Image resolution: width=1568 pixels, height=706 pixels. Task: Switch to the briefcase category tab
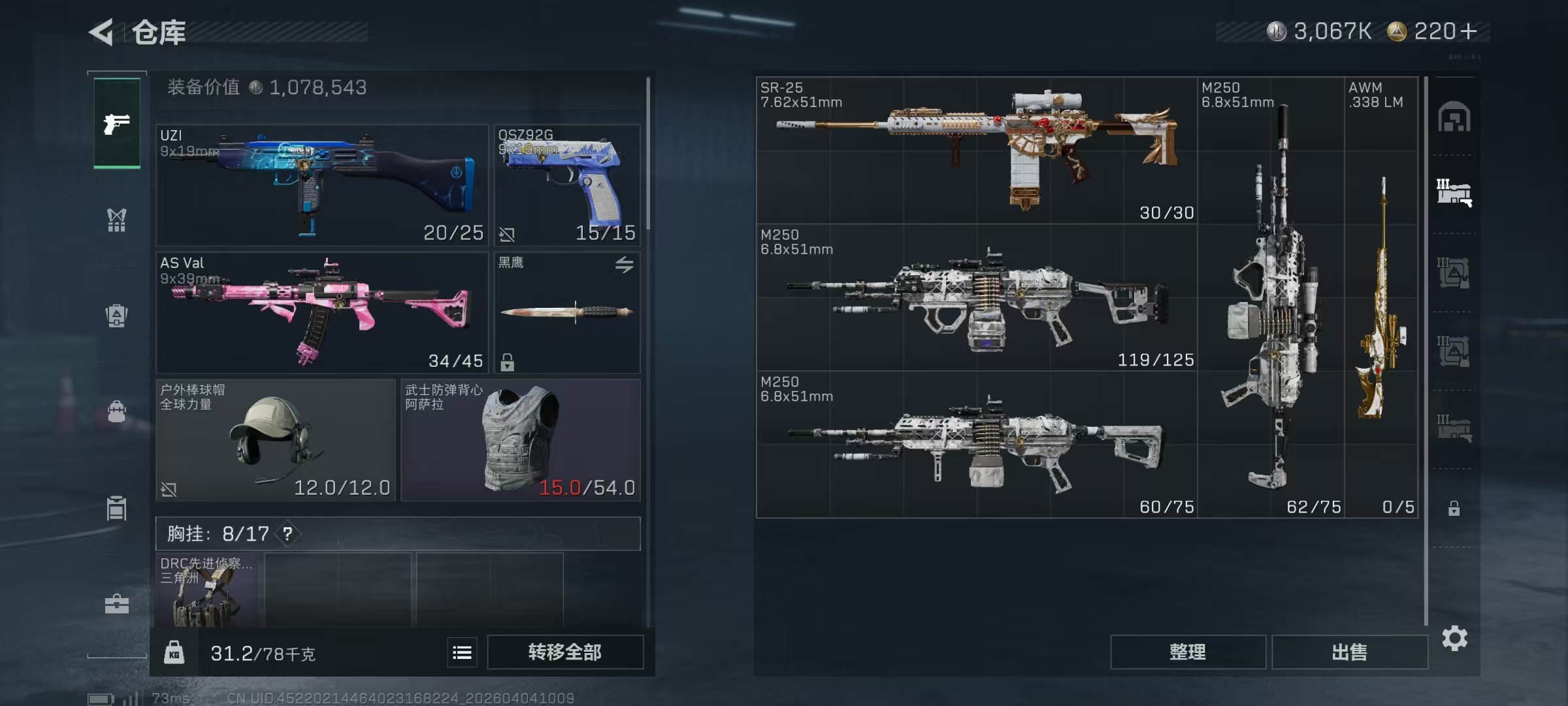(x=117, y=604)
